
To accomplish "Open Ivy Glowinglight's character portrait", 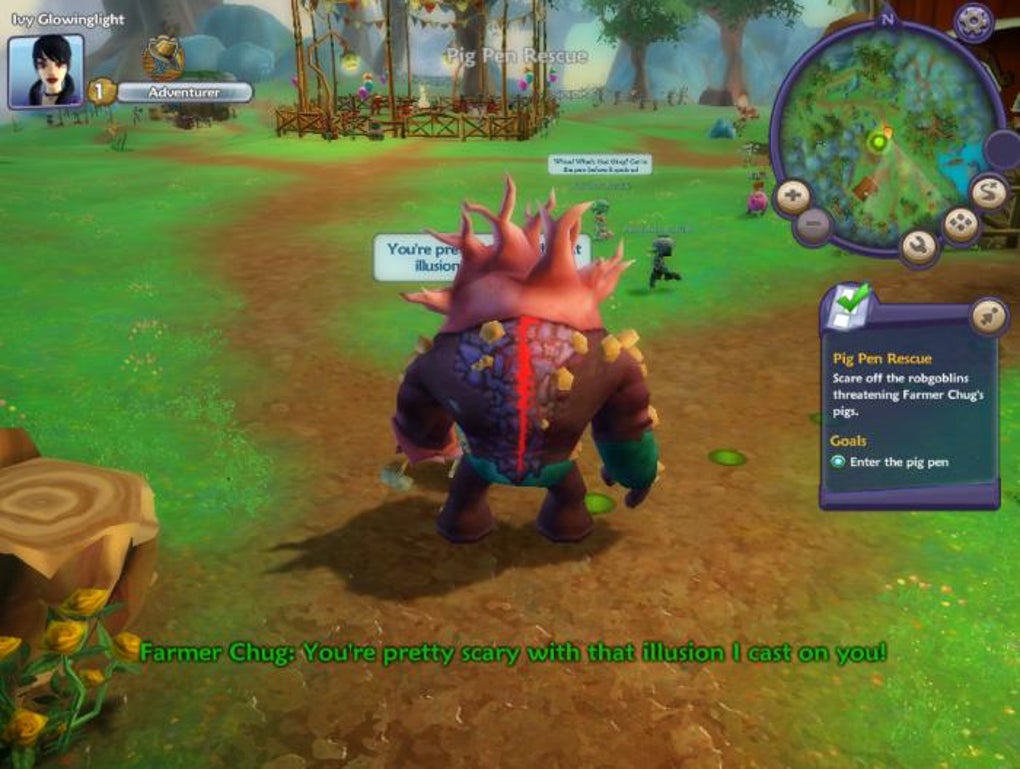I will pos(45,71).
